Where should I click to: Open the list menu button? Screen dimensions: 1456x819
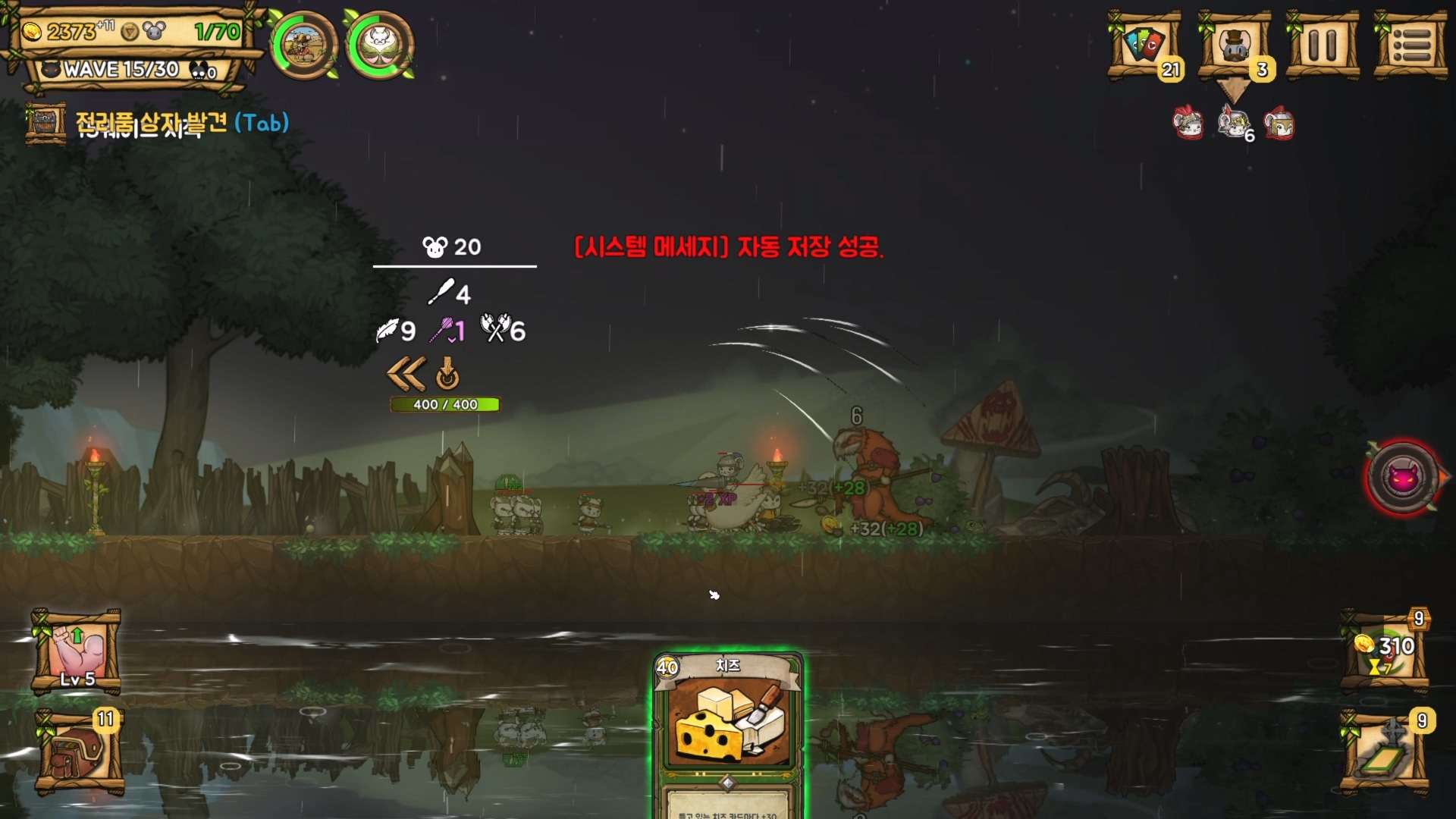coord(1410,45)
